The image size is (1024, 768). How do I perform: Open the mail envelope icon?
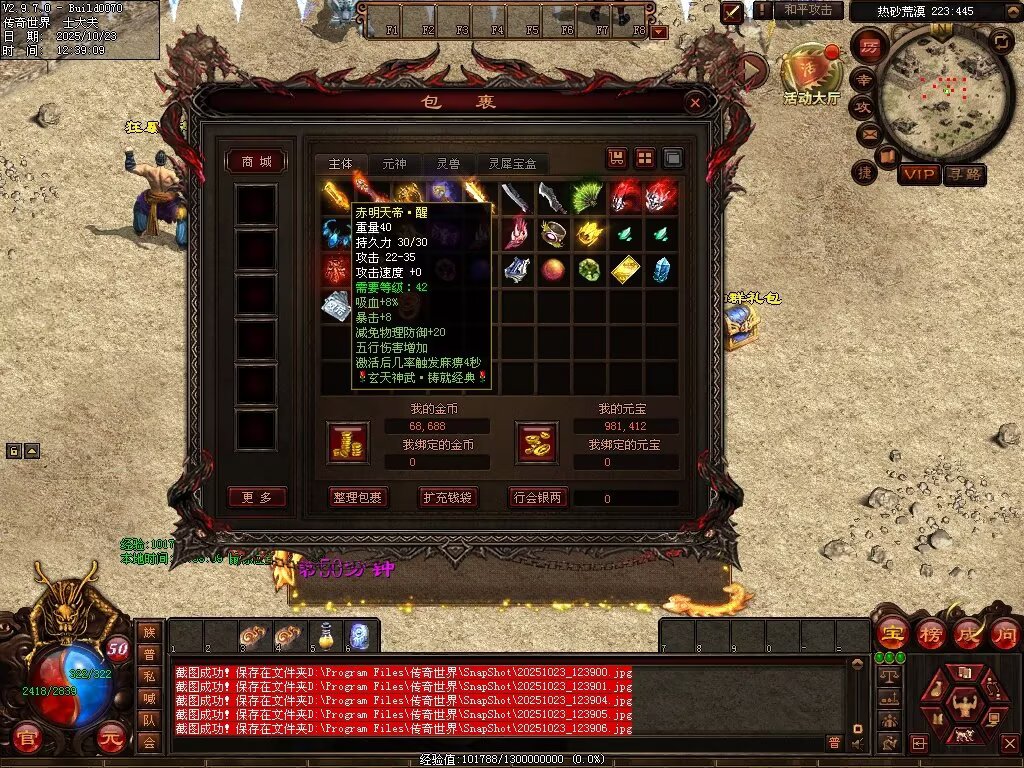pos(865,133)
